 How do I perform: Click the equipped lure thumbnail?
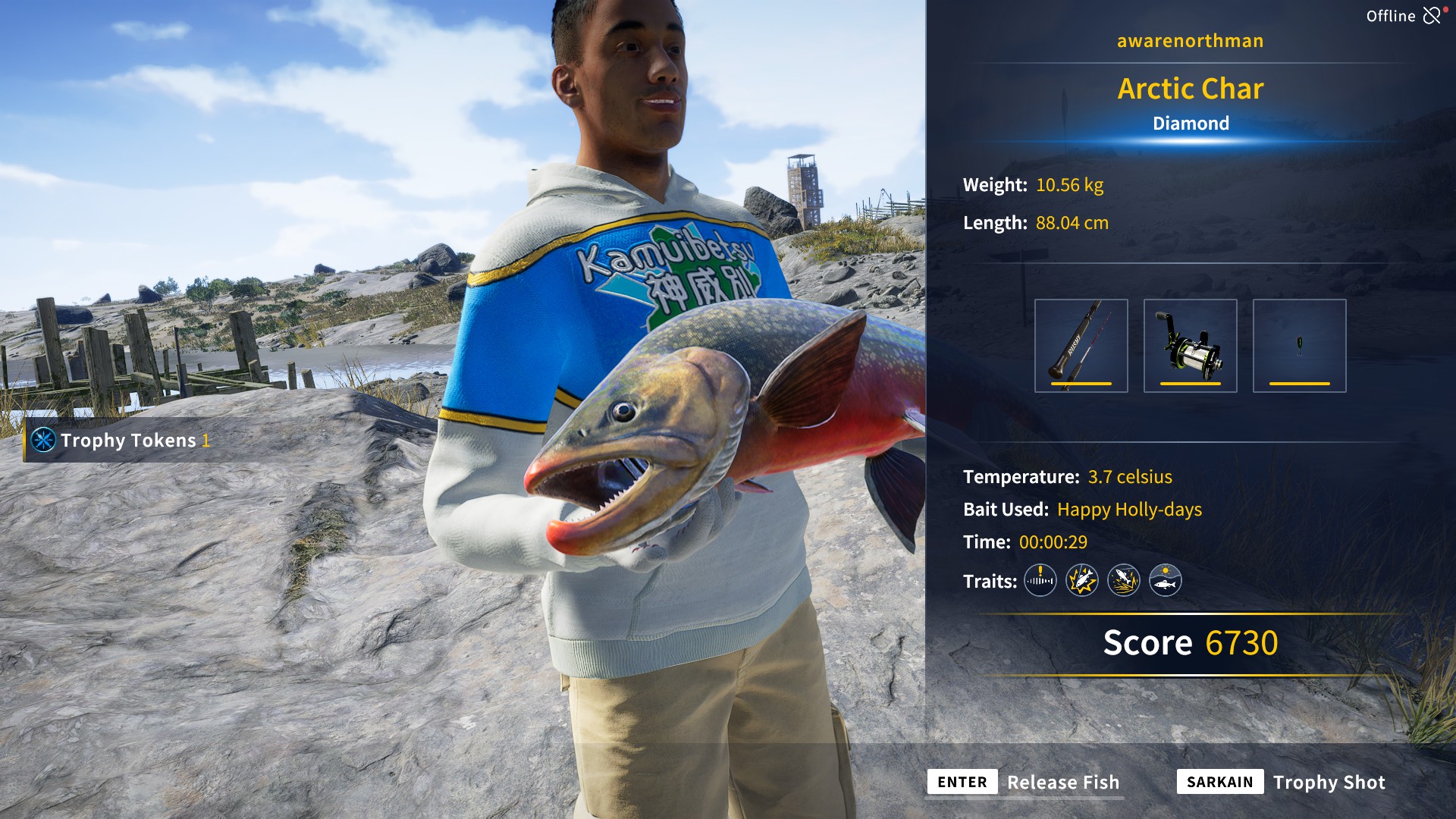[x=1298, y=345]
